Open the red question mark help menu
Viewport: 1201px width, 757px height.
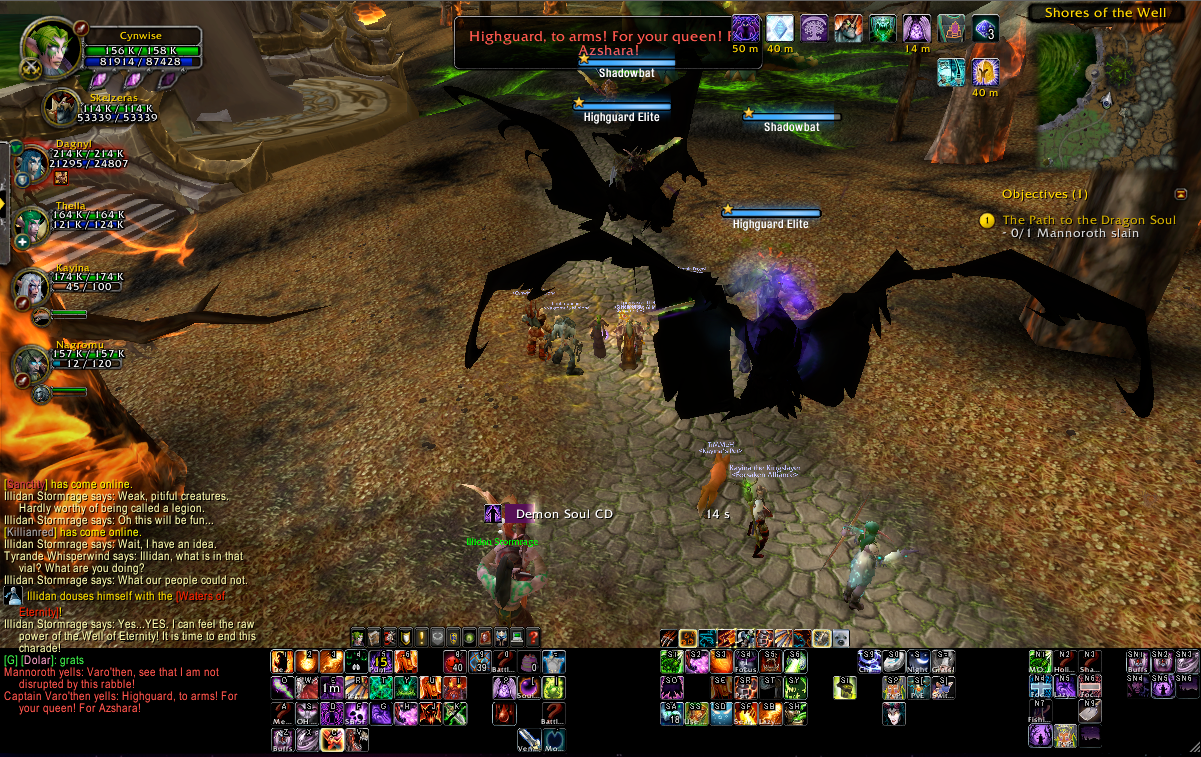pyautogui.click(x=533, y=637)
